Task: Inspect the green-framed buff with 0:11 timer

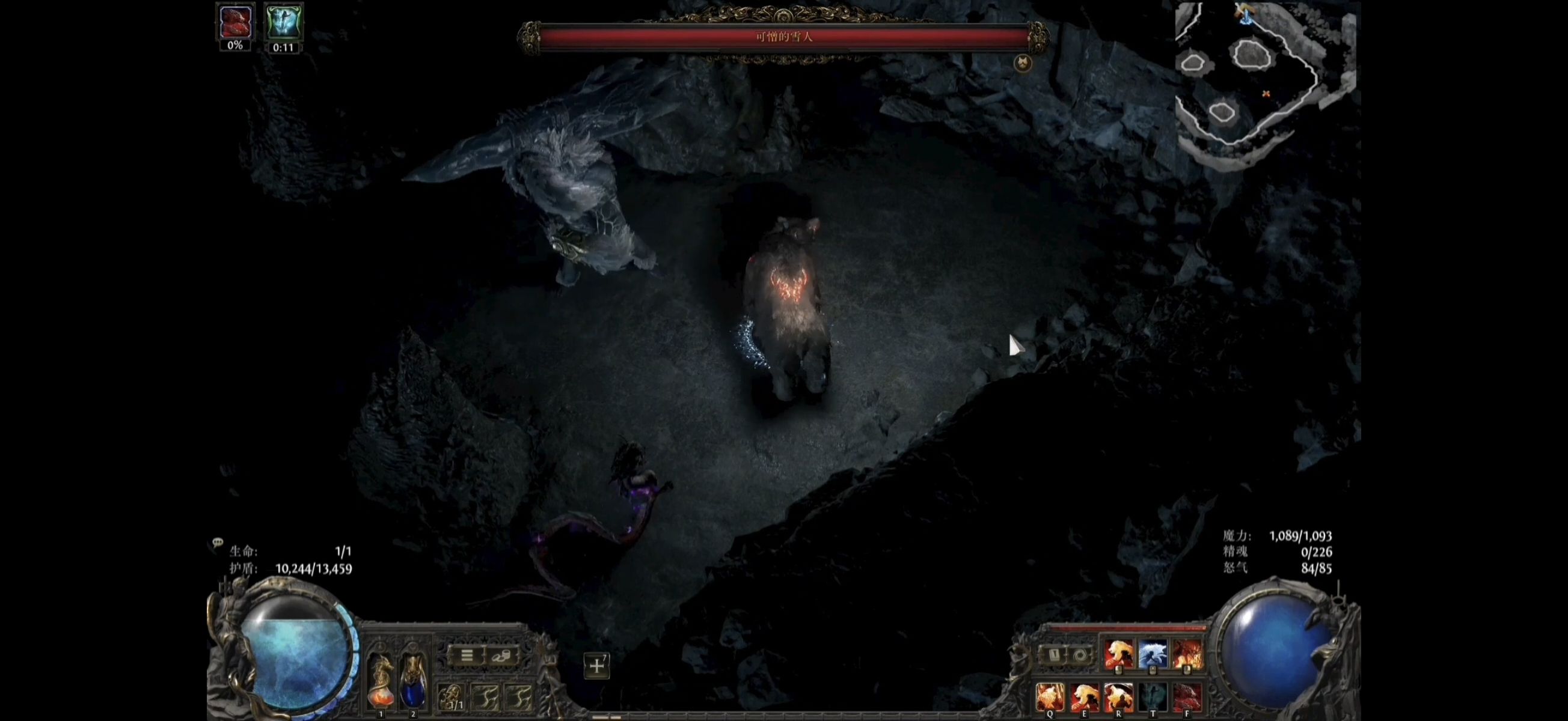Action: pyautogui.click(x=283, y=23)
